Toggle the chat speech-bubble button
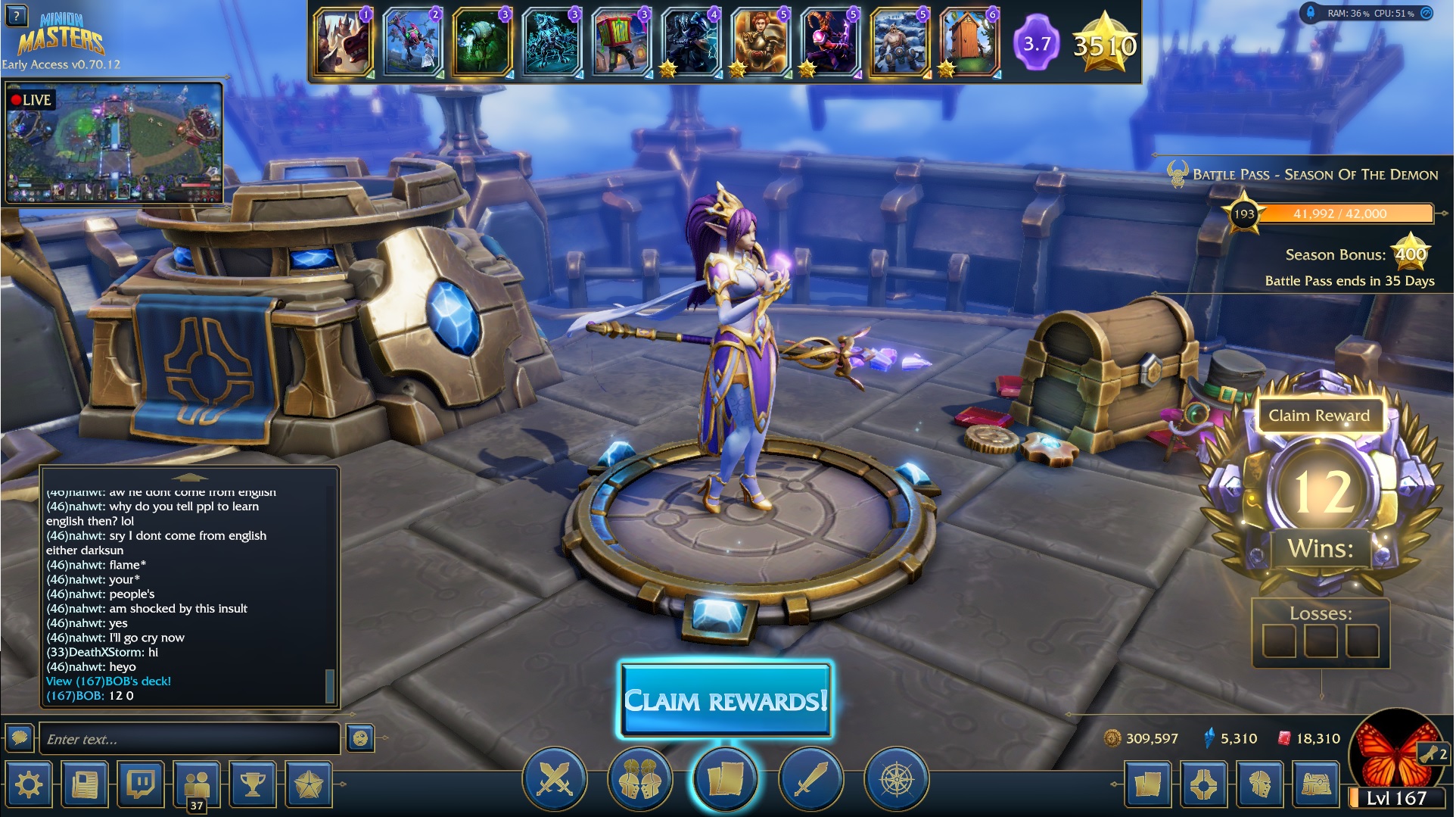Viewport: 1456px width, 817px height. coord(20,737)
